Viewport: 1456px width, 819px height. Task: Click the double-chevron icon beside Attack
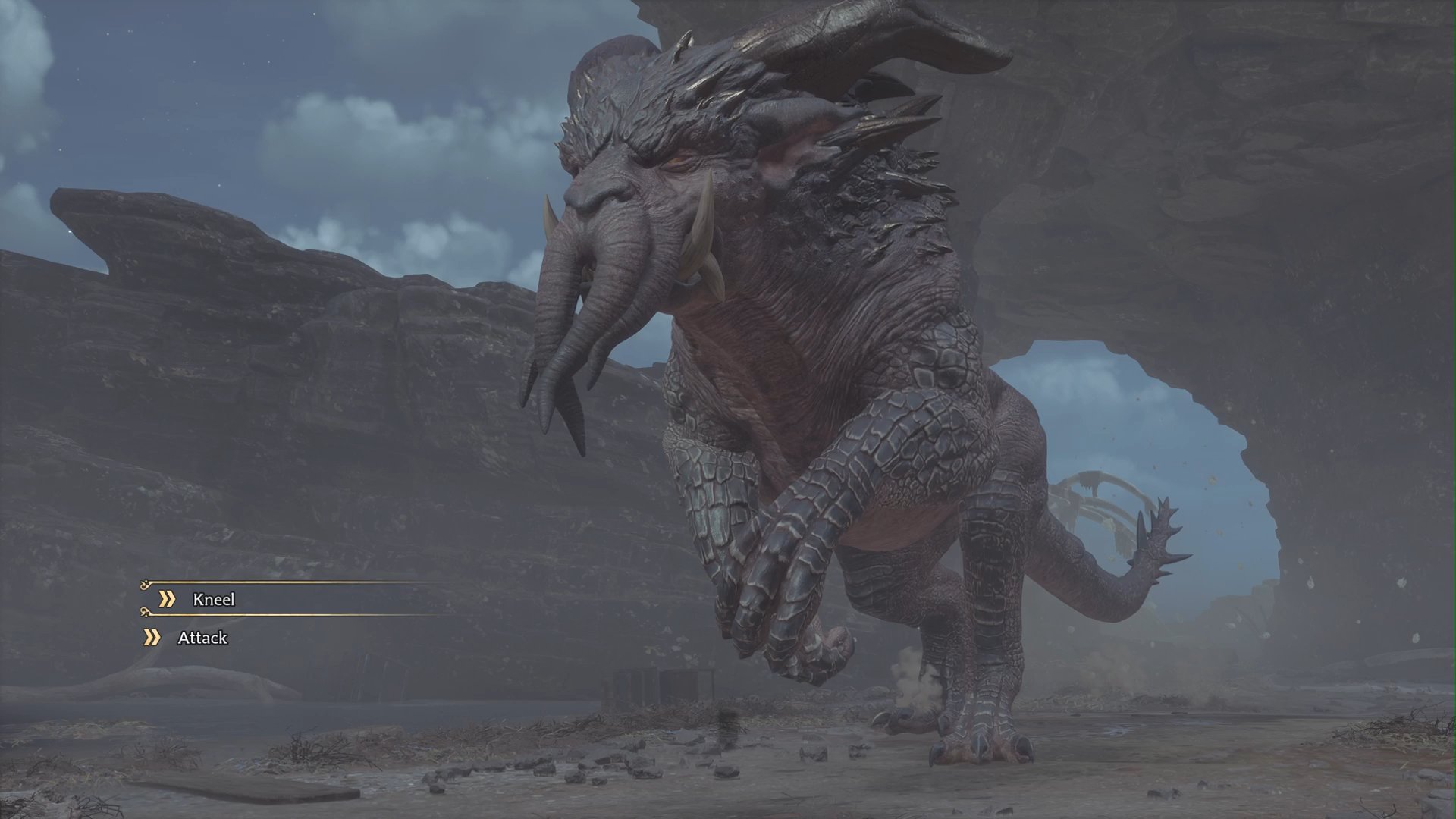pos(152,638)
